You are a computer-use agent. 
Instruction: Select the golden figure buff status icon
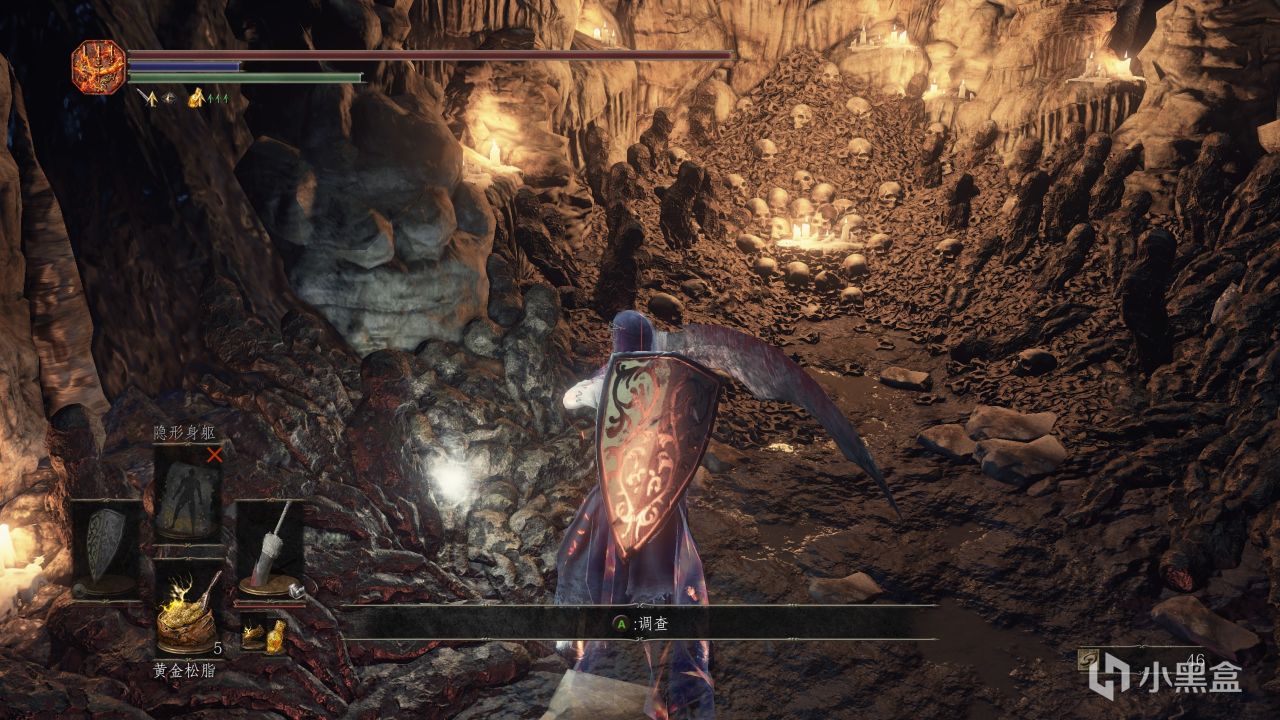pos(197,97)
